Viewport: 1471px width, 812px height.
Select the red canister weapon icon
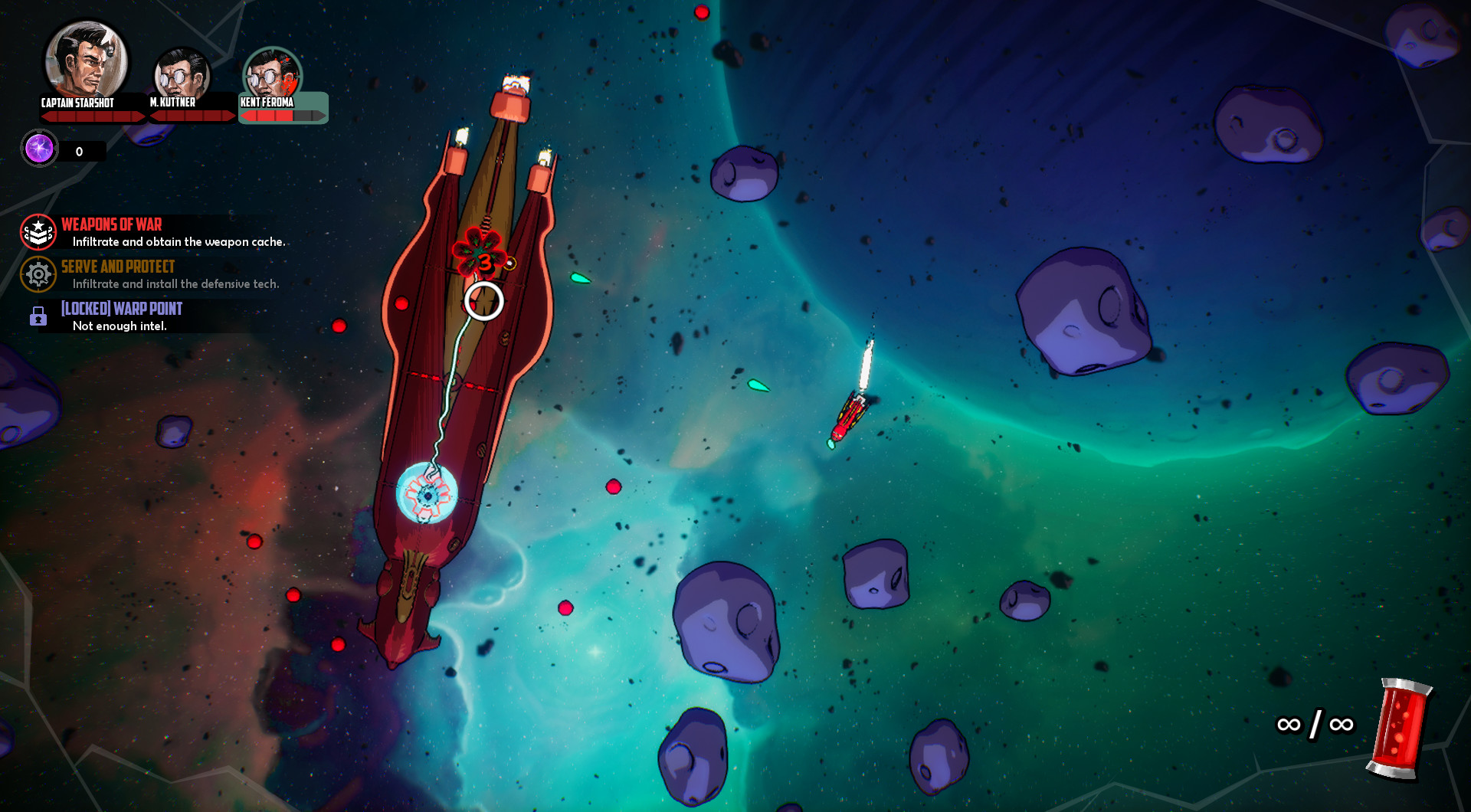(1401, 727)
